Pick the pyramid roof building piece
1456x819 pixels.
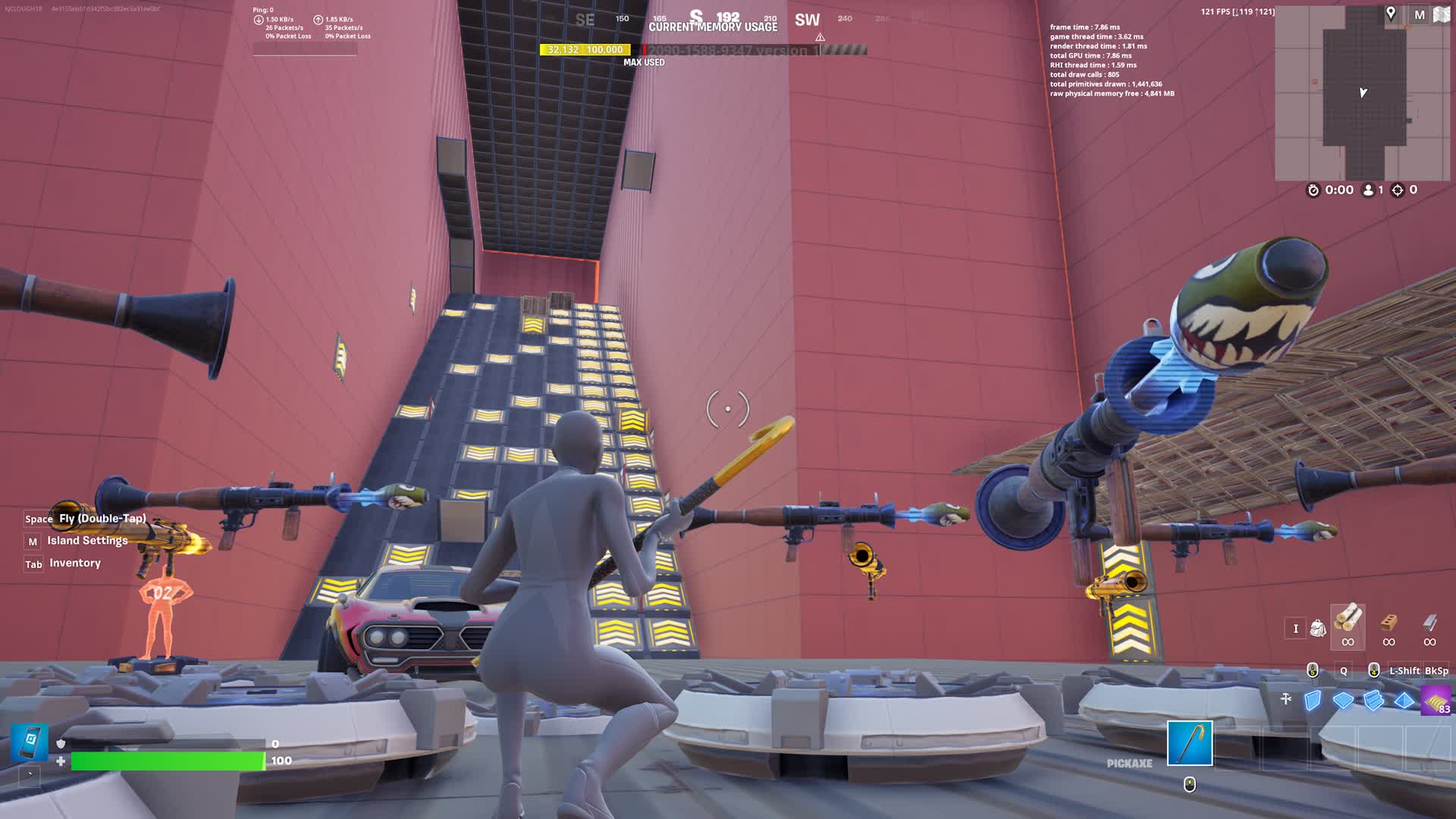[1404, 700]
